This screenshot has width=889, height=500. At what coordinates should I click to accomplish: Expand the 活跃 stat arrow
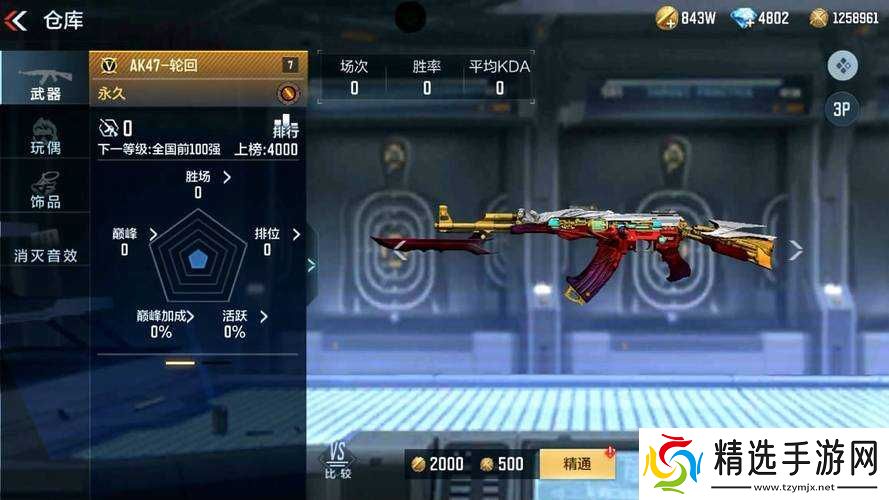(x=263, y=317)
